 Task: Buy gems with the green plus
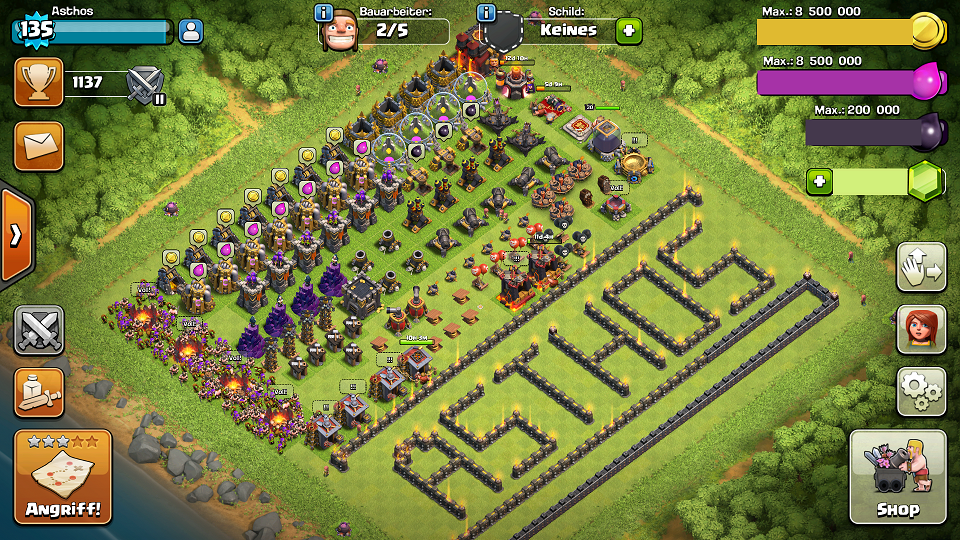tap(820, 181)
